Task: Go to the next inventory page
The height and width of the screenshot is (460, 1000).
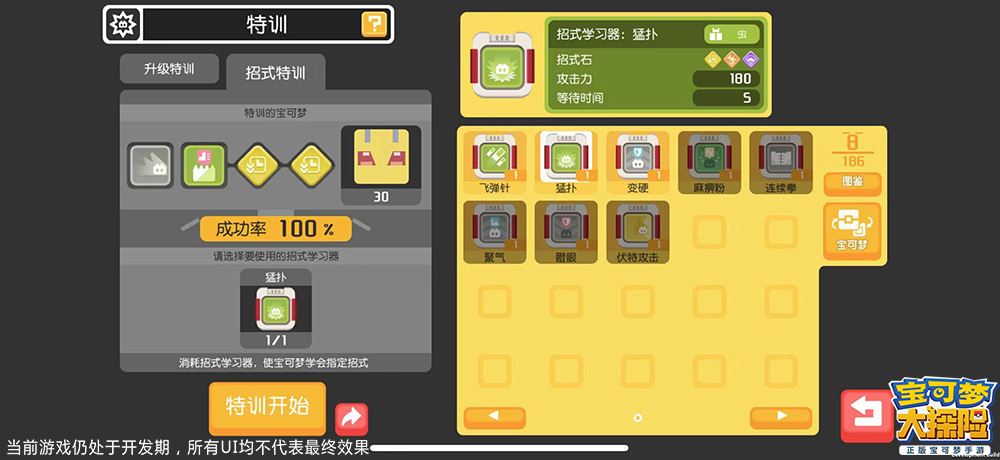Action: point(780,416)
